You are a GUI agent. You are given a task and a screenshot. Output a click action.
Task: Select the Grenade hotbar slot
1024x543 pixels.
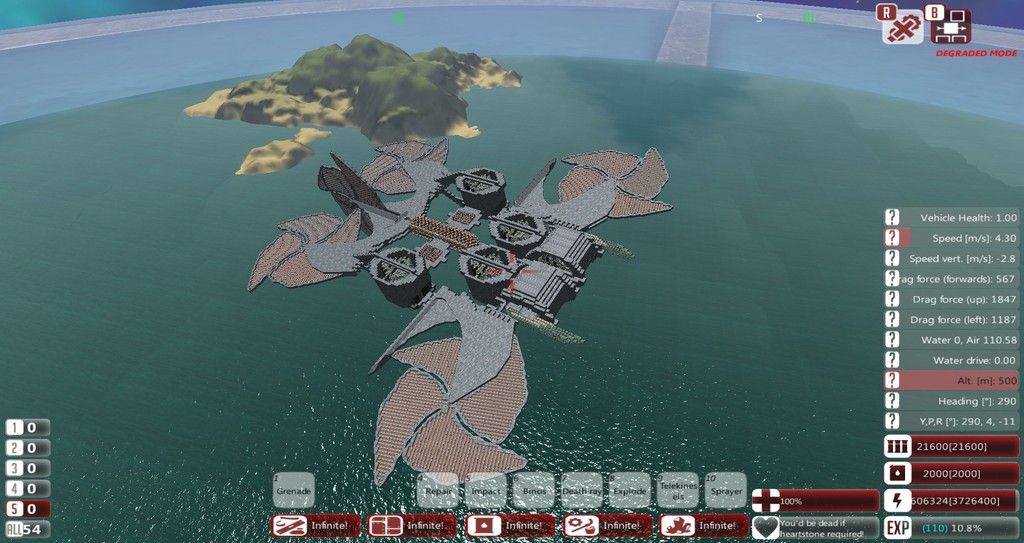coord(293,490)
